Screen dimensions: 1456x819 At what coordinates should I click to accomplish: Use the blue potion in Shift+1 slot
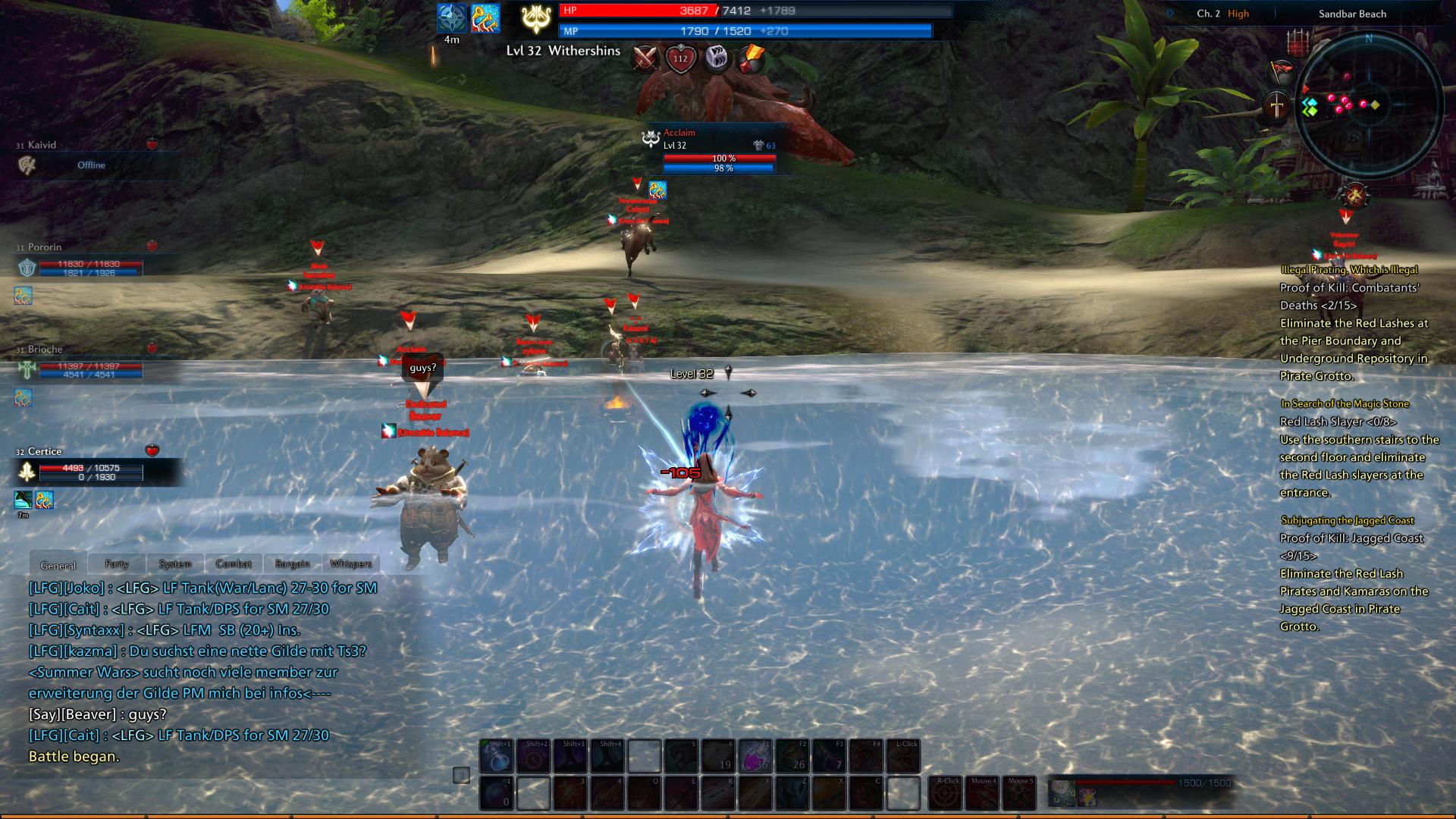497,756
